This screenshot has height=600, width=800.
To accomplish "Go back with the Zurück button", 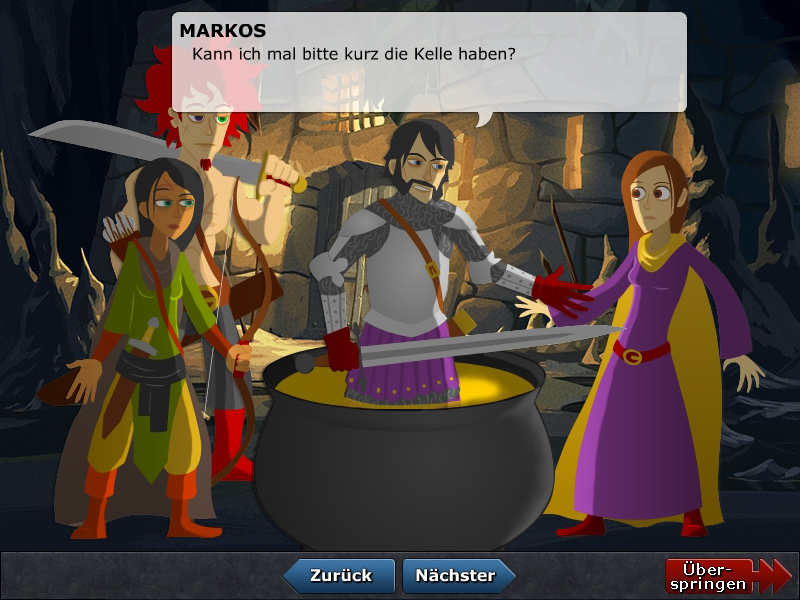I will coord(340,576).
